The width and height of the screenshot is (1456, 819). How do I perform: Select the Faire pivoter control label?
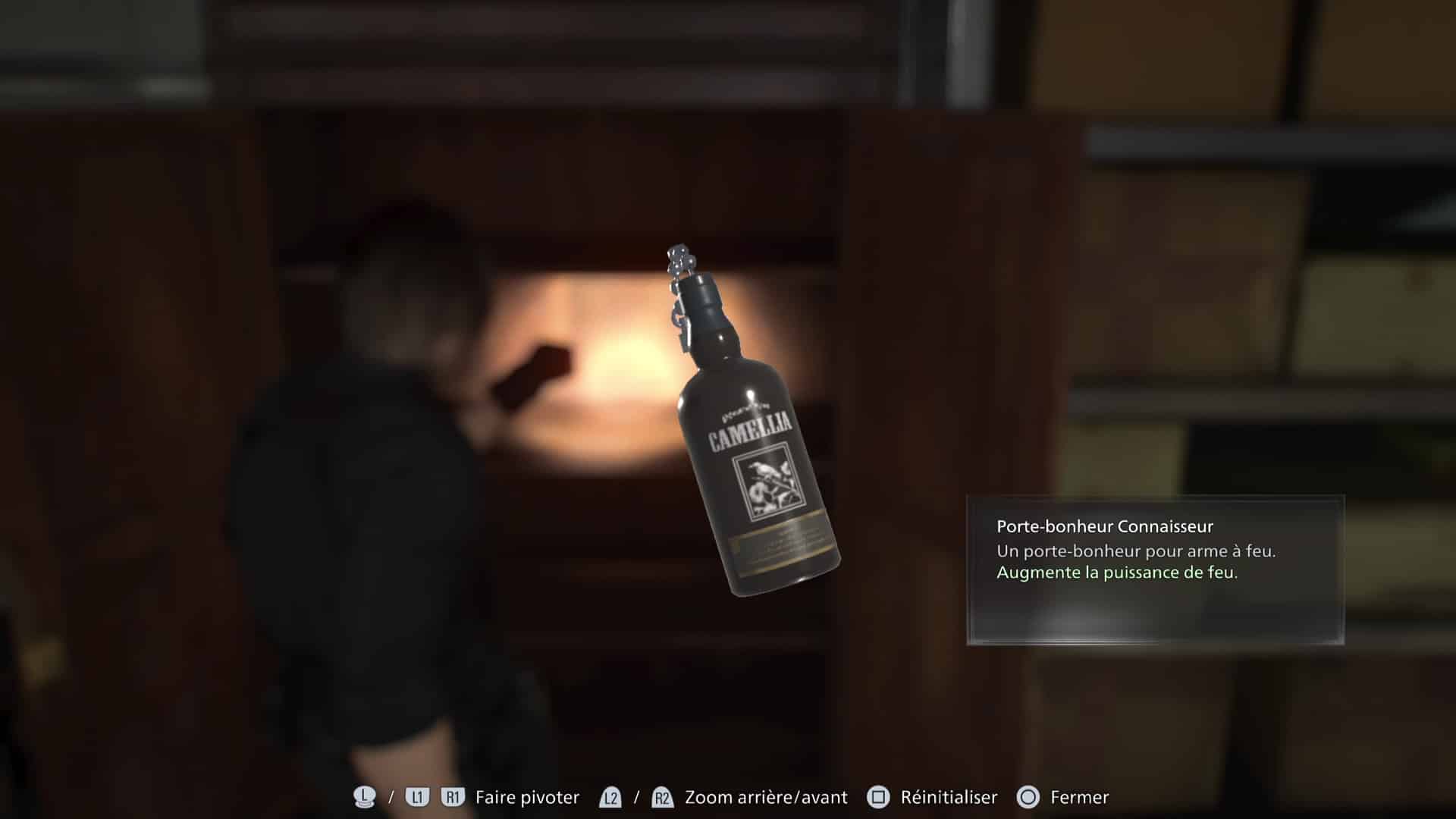coord(526,797)
